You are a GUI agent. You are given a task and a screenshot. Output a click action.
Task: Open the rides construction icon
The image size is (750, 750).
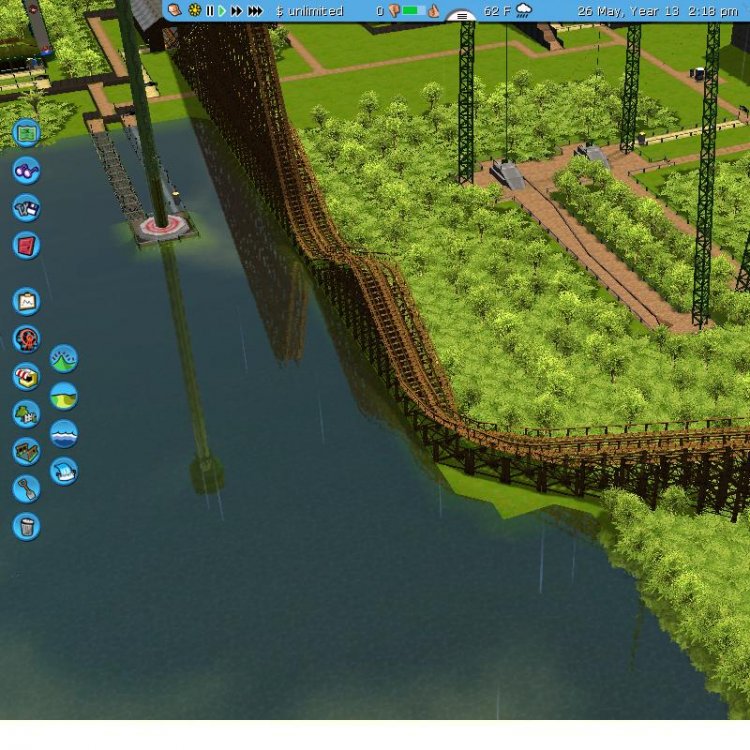coord(26,339)
